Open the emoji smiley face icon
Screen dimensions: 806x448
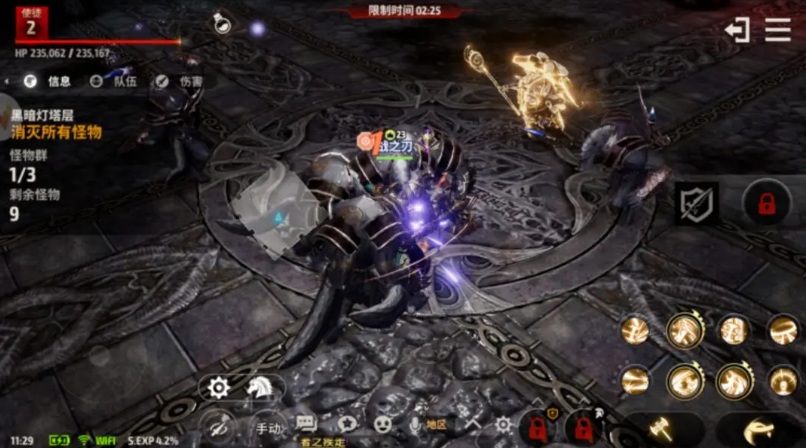click(382, 424)
